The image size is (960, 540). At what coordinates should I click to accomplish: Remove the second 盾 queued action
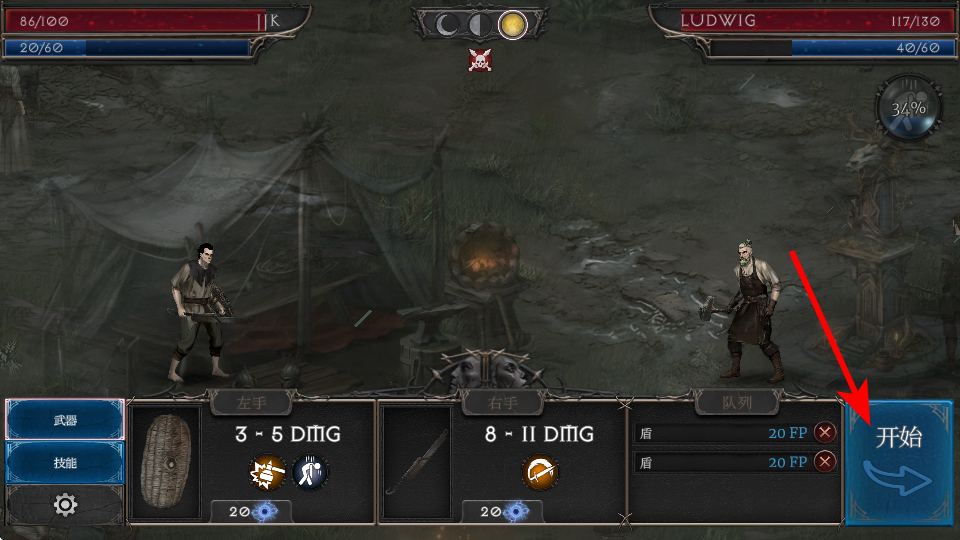[x=825, y=461]
